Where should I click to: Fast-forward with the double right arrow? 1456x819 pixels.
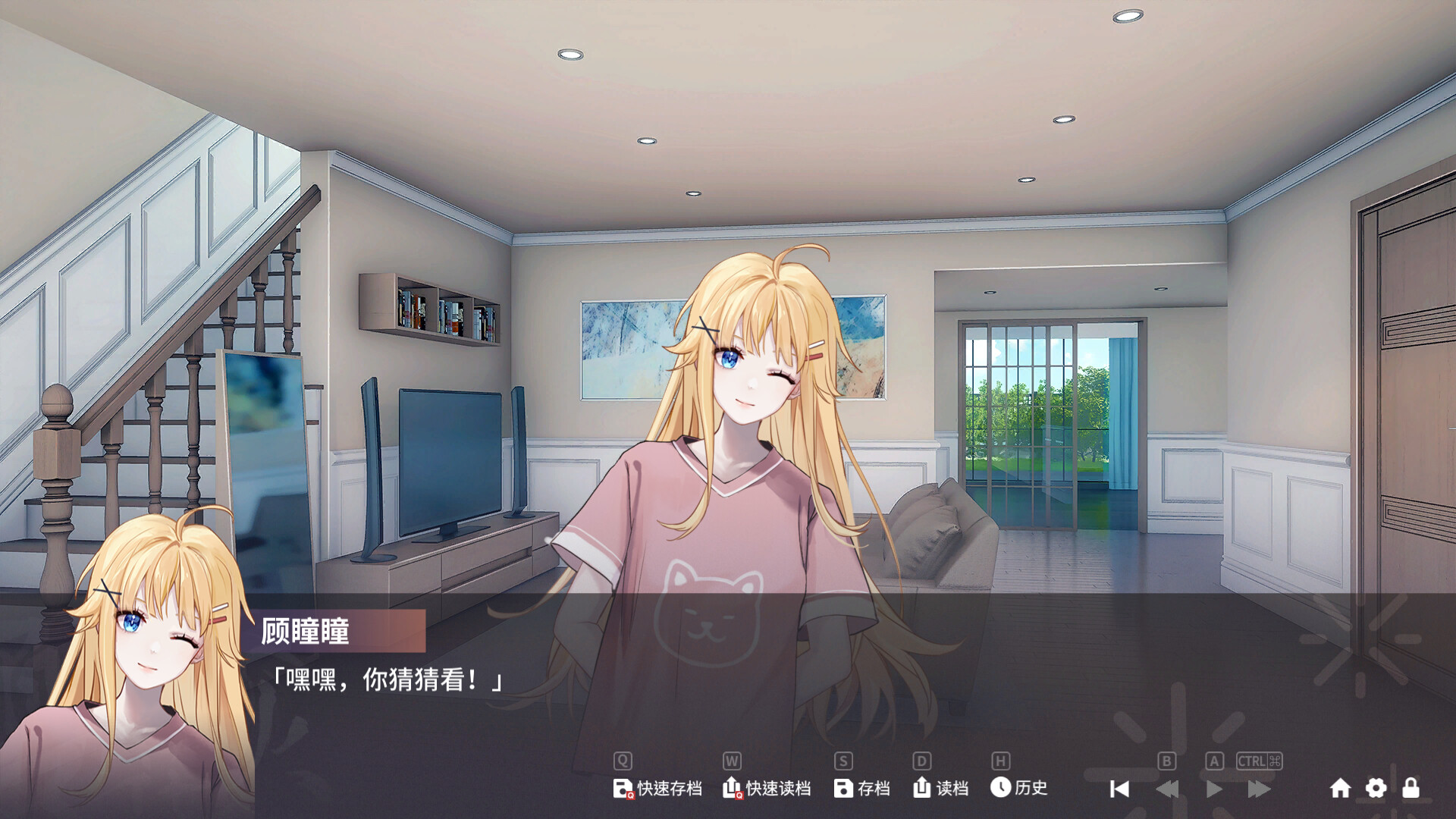1259,789
